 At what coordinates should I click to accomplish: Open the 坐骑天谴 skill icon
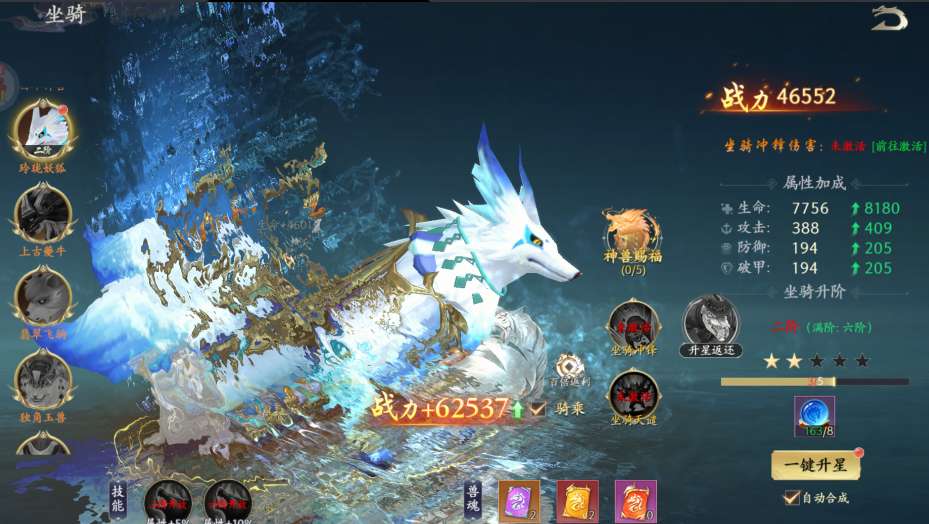pyautogui.click(x=633, y=393)
